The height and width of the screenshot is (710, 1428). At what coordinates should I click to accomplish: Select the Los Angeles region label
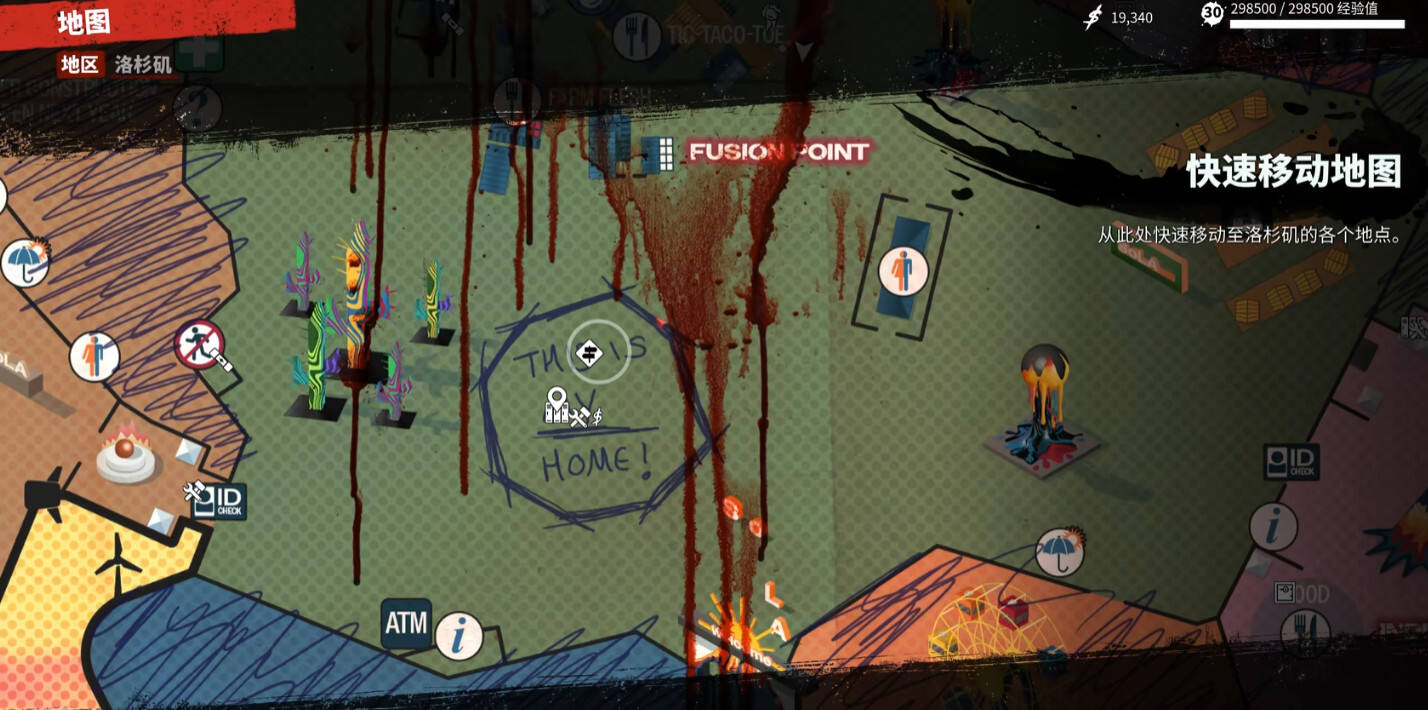click(143, 65)
